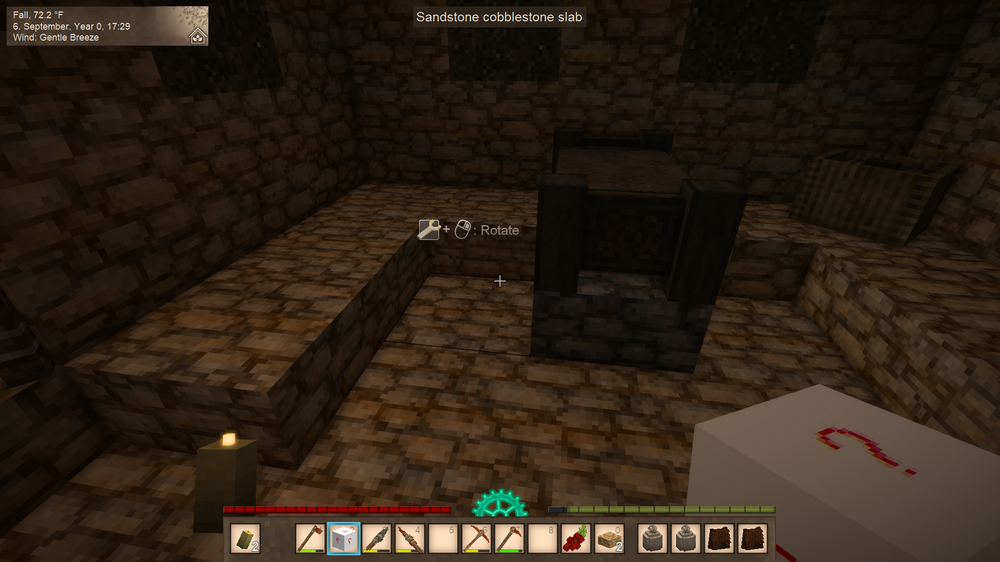Select the pickaxe in hotbar slot 6
The image size is (1000, 562).
tap(476, 539)
